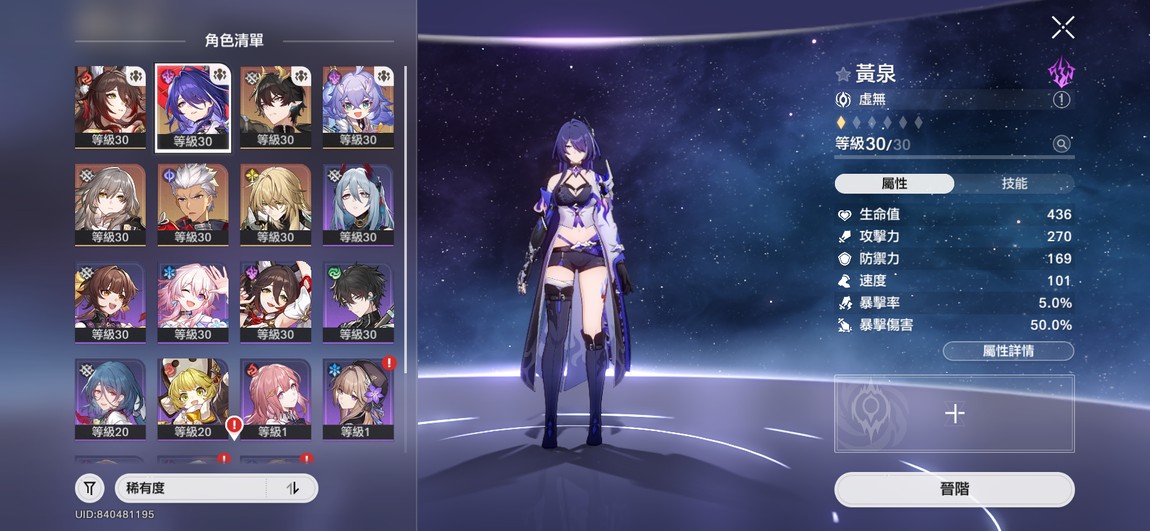The width and height of the screenshot is (1150, 531).
Task: Select the pink-haired March 7th portrait
Action: [x=193, y=302]
